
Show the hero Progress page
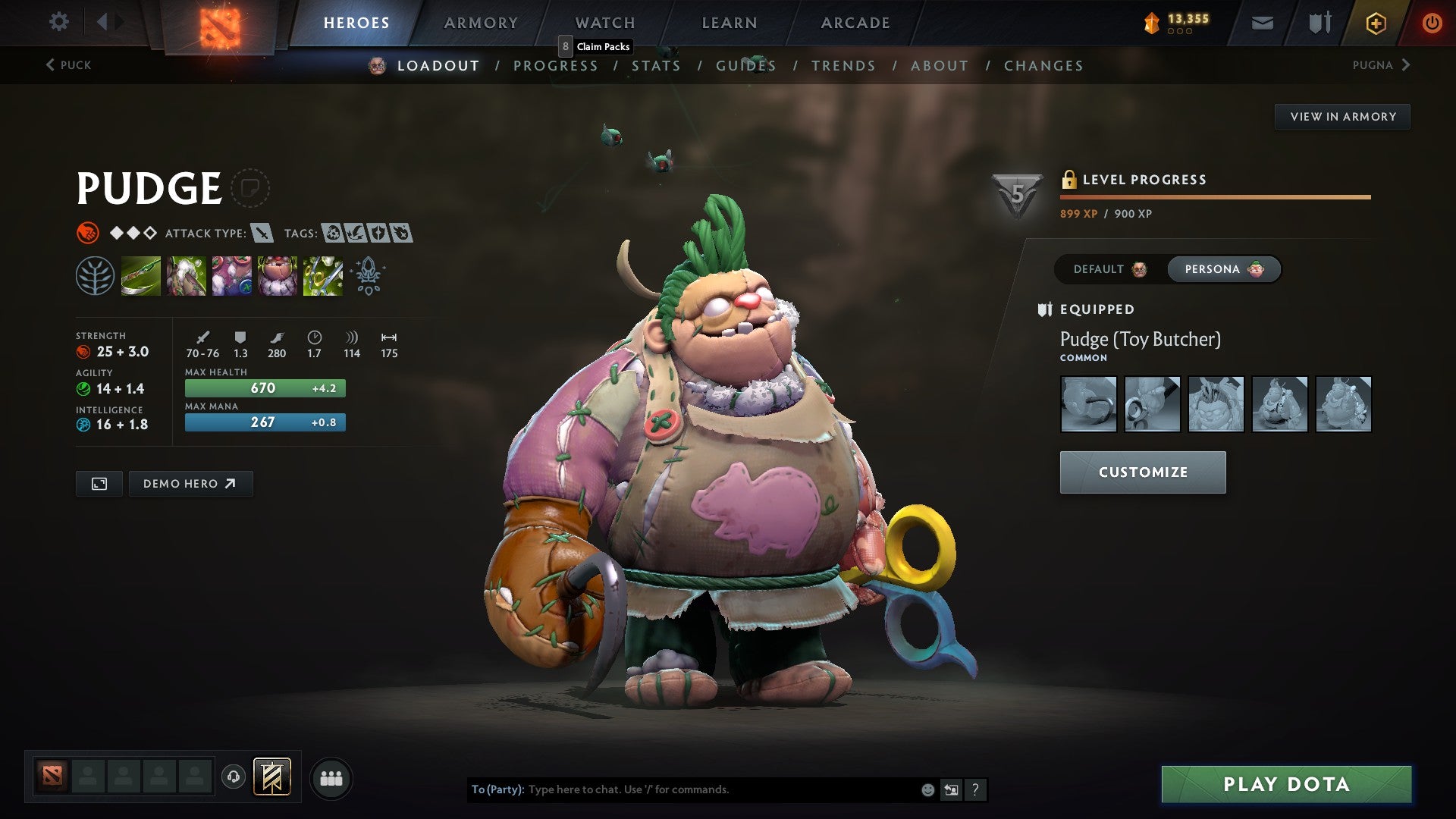pyautogui.click(x=556, y=66)
